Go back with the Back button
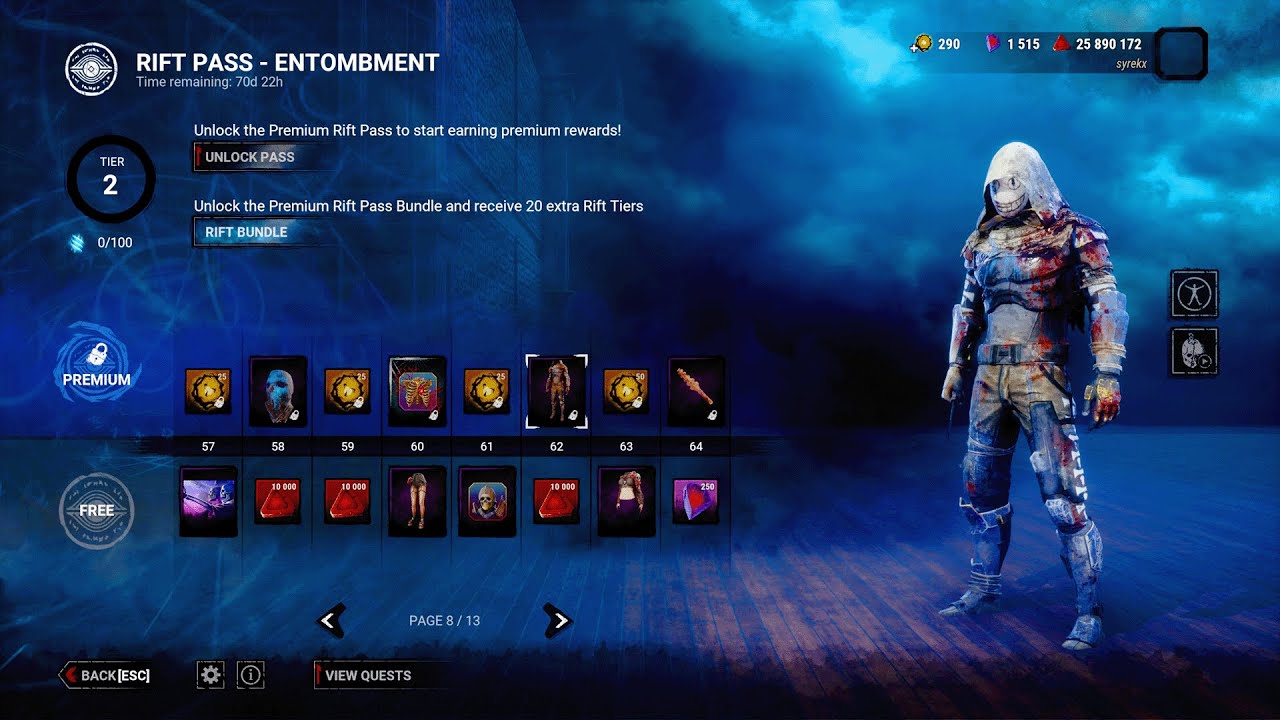The image size is (1280, 720). coord(107,675)
